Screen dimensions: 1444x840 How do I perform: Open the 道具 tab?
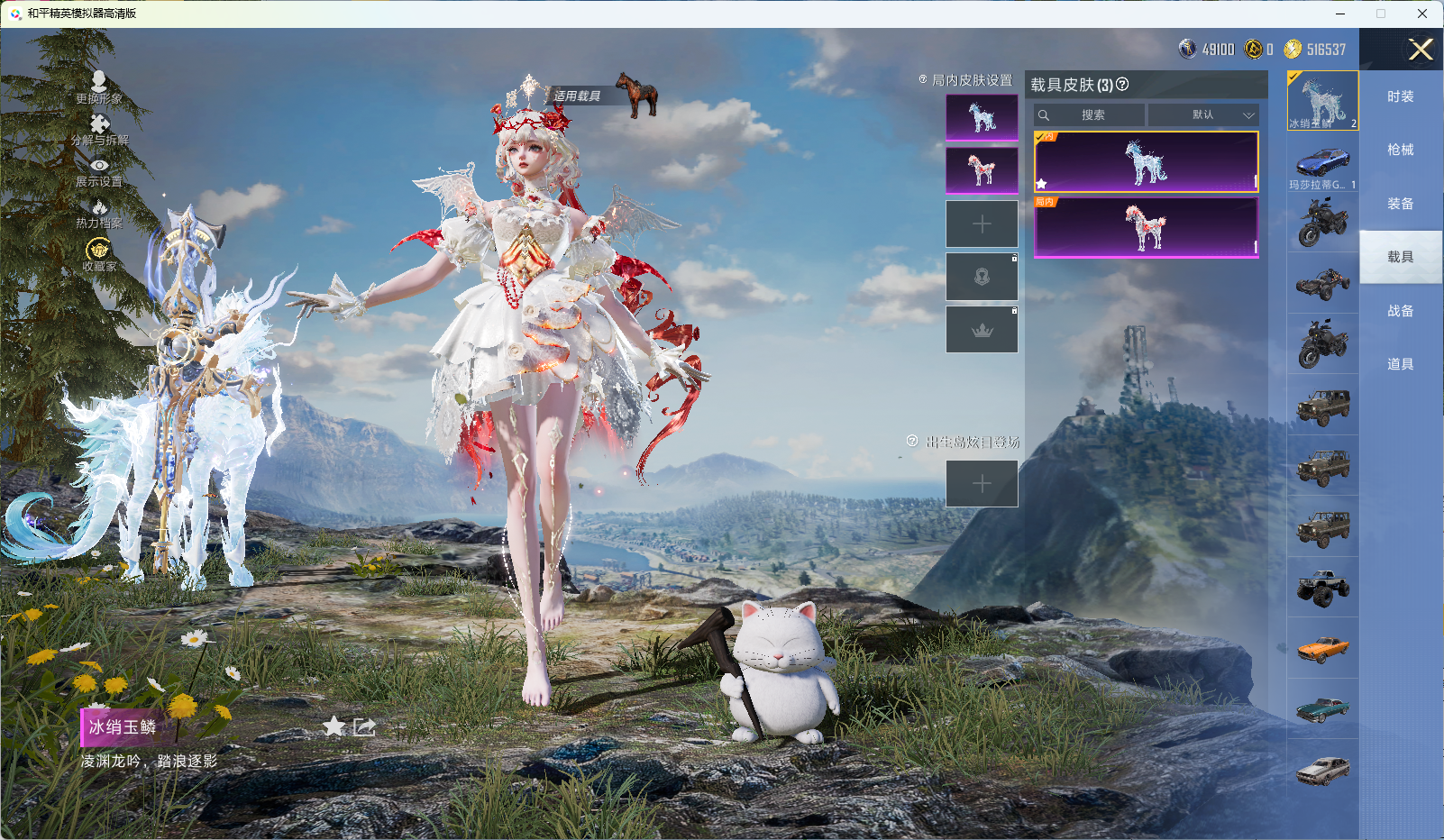1400,364
